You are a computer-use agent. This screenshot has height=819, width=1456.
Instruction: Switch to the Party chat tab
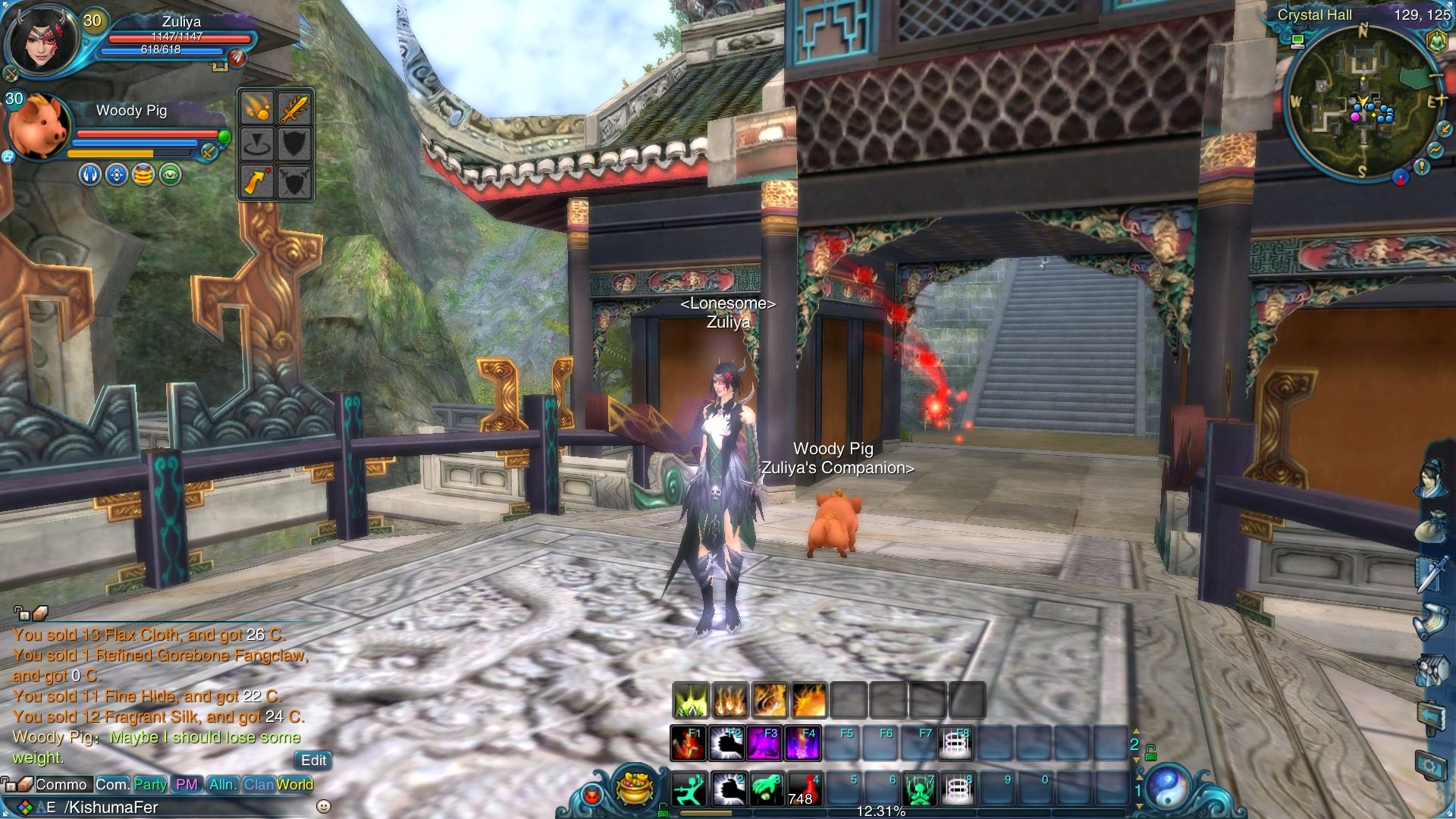[150, 785]
